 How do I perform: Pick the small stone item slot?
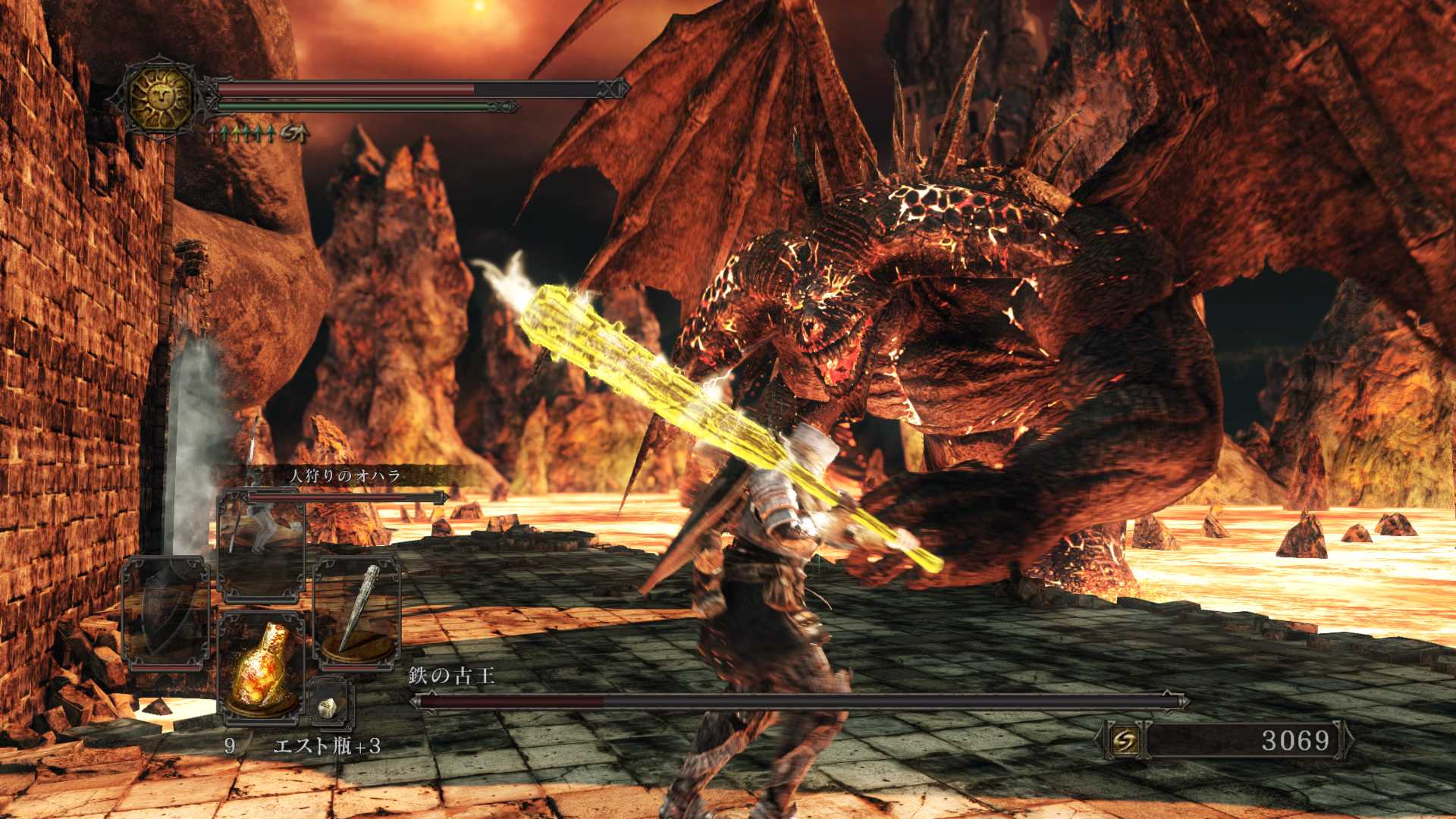coord(331,705)
